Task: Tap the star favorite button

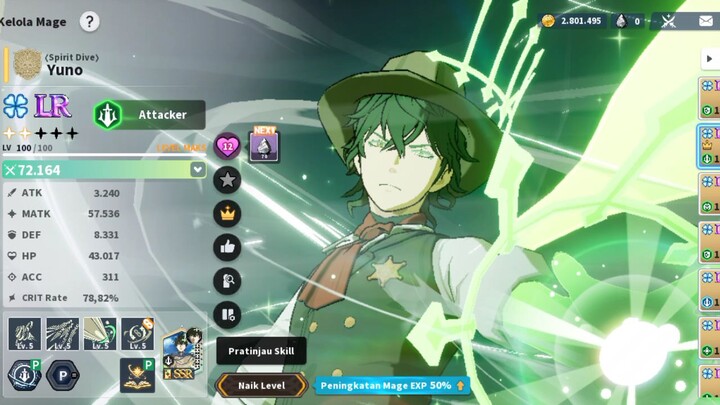Action: 228,180
